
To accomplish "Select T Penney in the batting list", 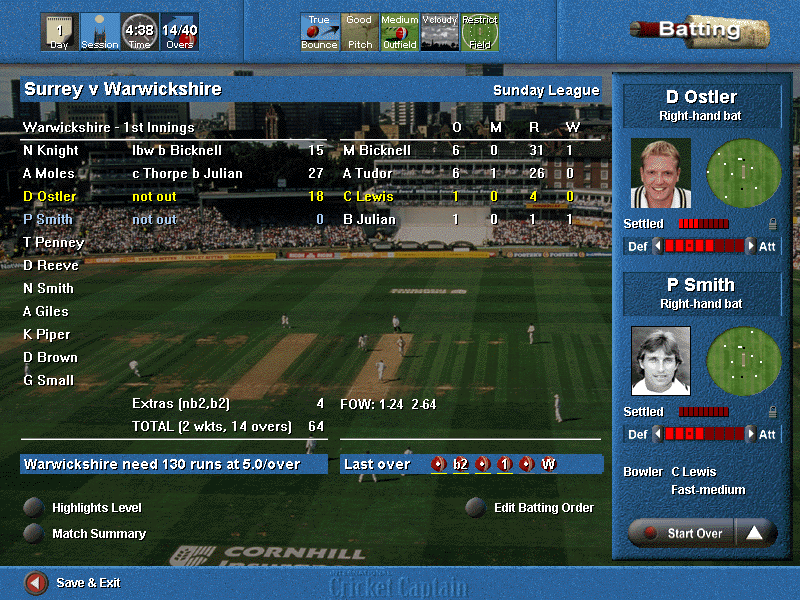I will pos(53,243).
